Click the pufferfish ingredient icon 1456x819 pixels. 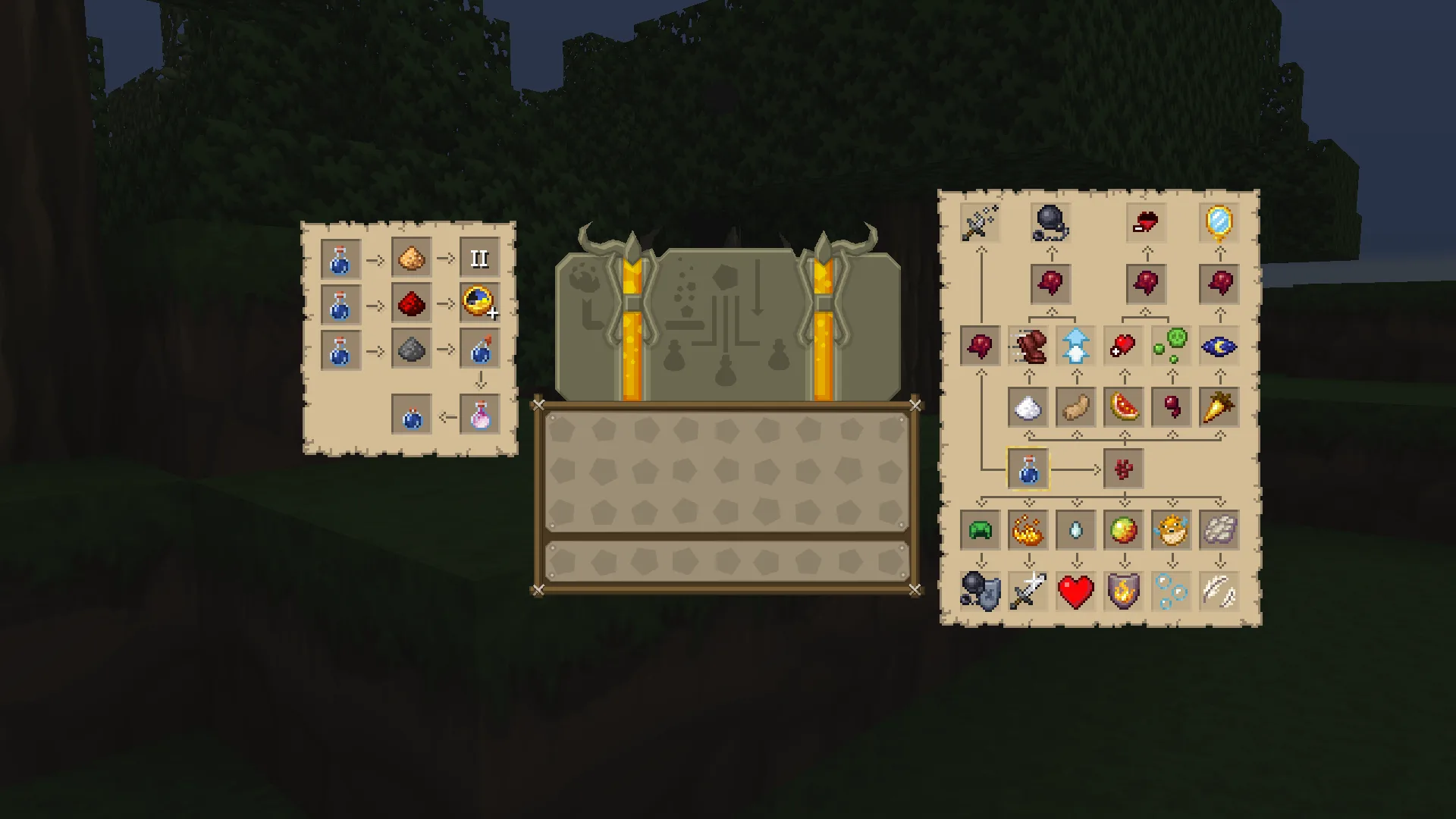[1173, 529]
